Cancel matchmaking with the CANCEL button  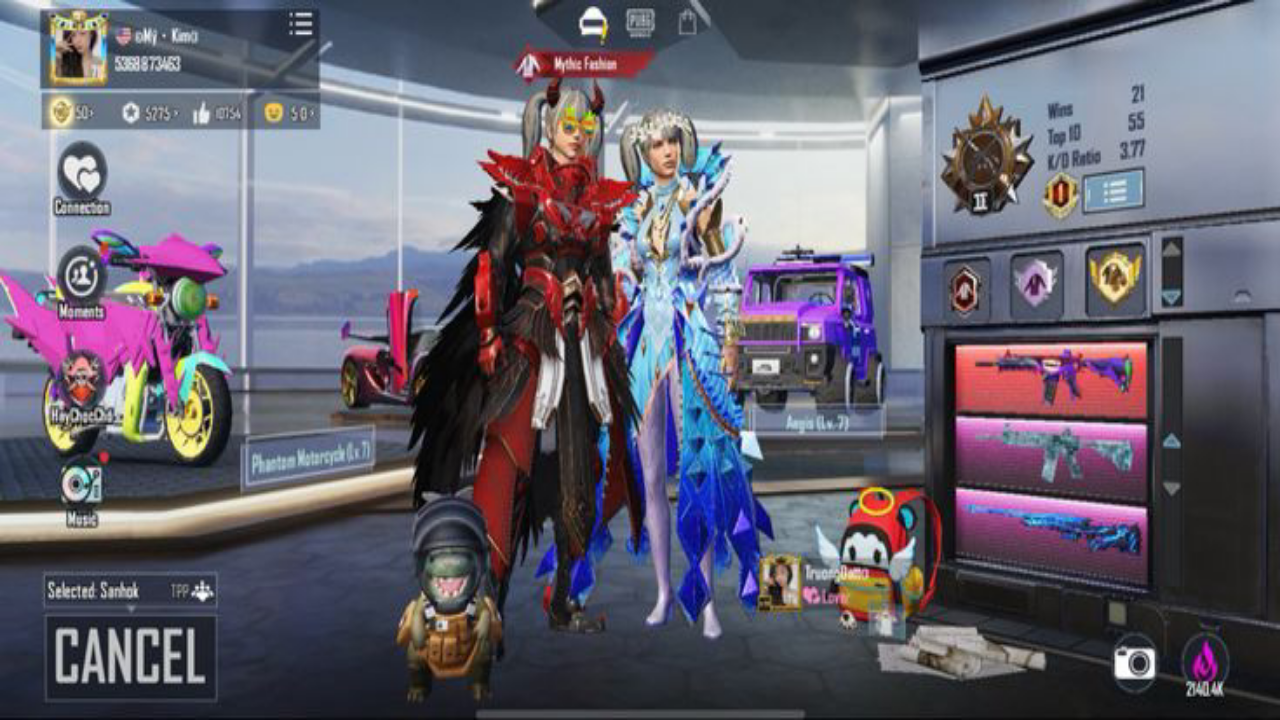[x=130, y=657]
